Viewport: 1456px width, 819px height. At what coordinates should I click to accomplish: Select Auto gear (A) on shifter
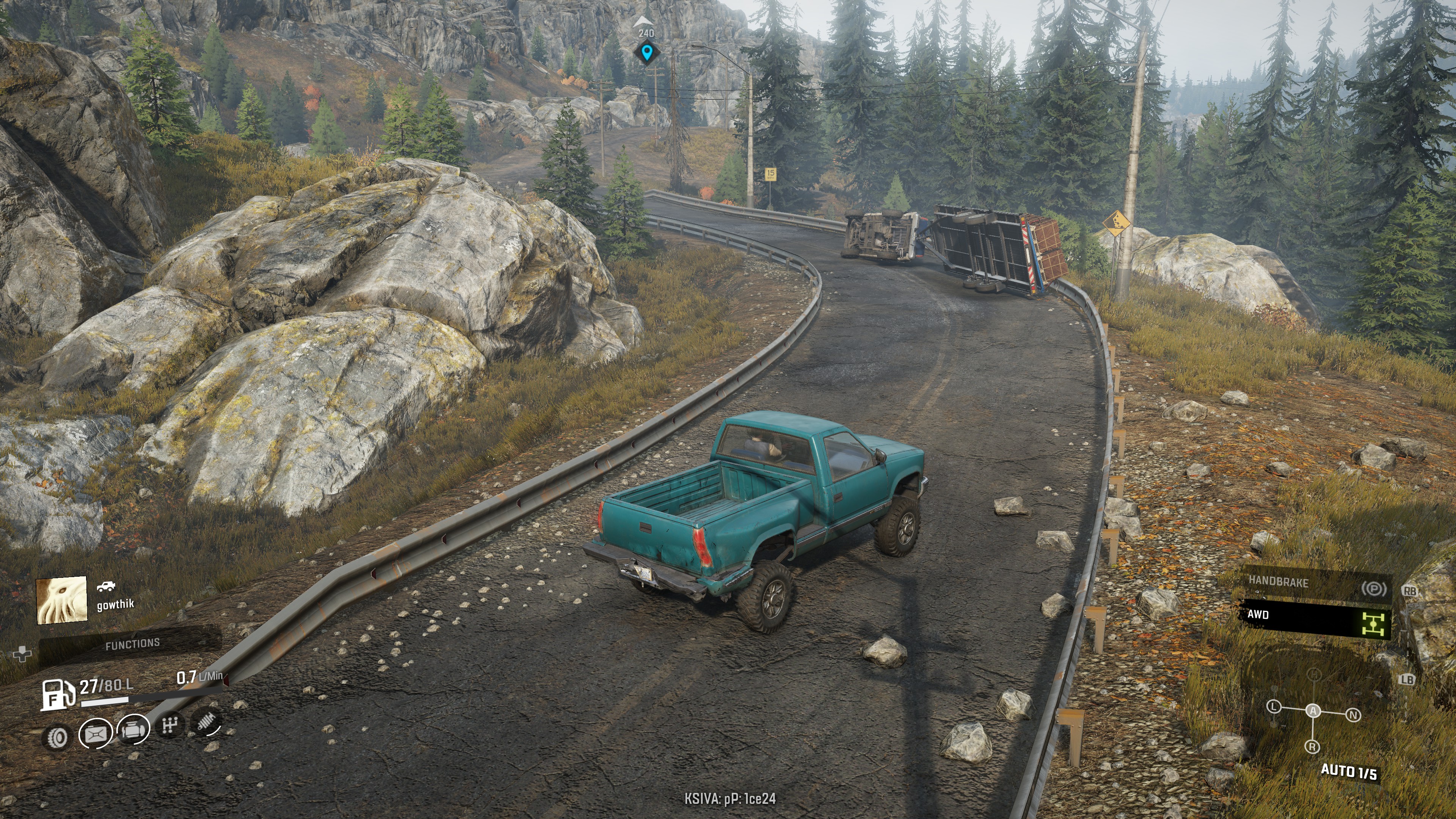(x=1313, y=711)
